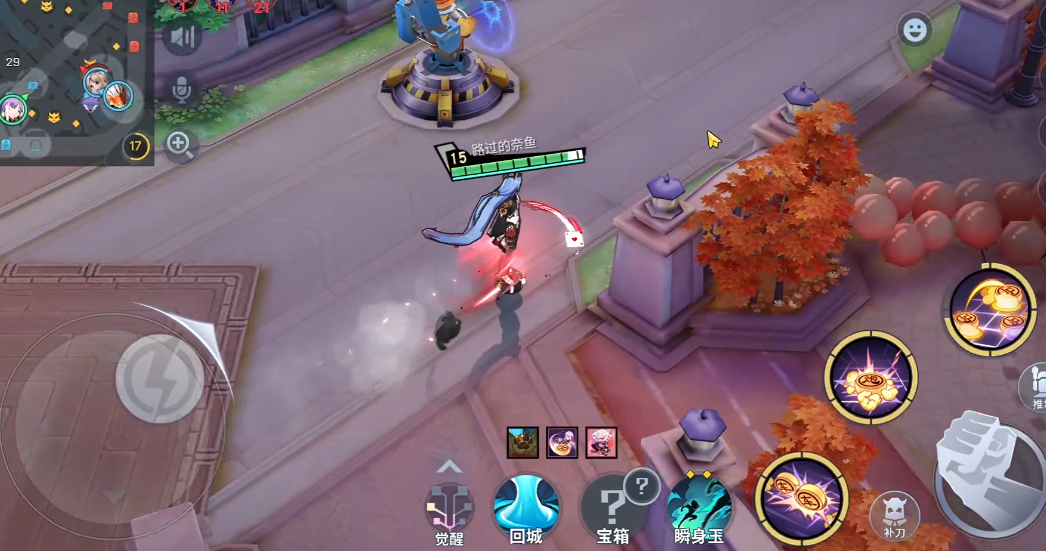Tap the 补刀 last-hit button

[894, 514]
